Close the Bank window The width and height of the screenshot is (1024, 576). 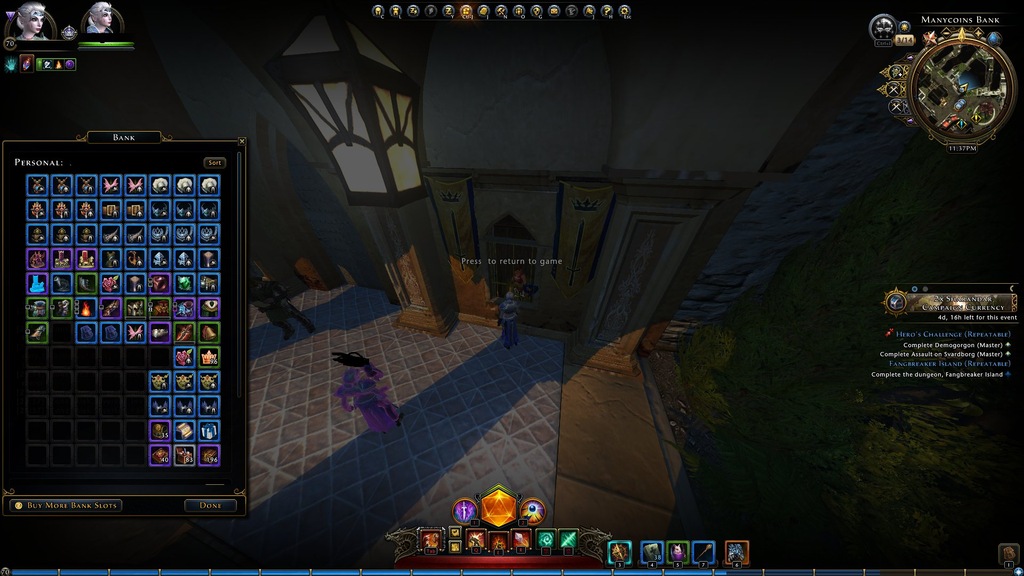tap(242, 143)
